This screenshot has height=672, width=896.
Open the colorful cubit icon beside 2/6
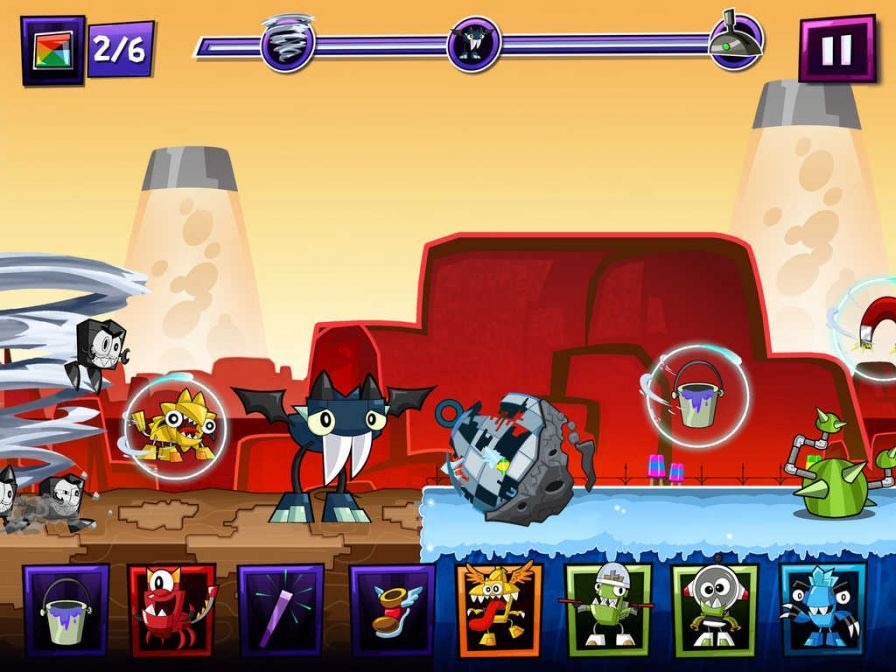[x=52, y=50]
